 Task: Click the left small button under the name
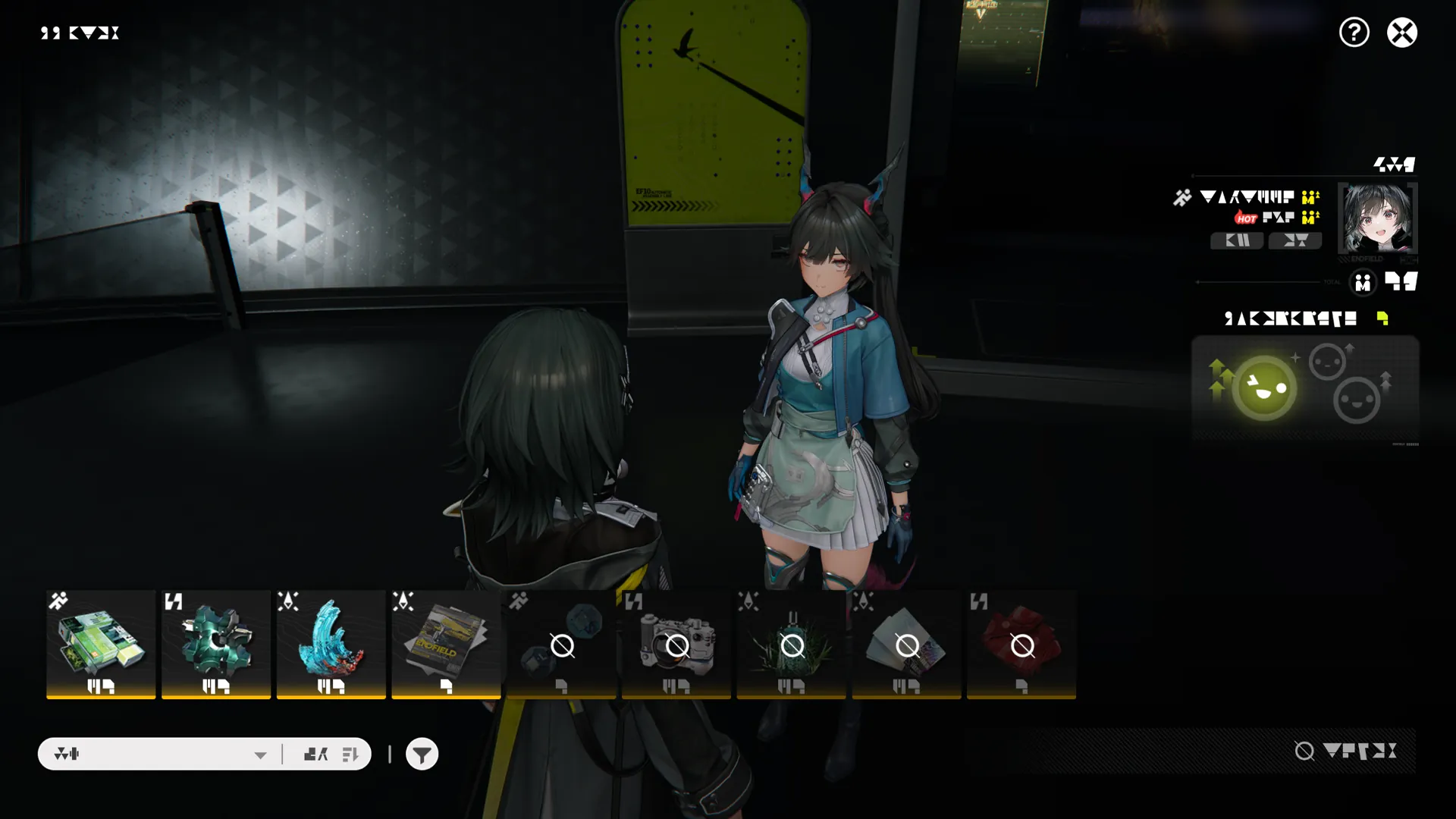pos(1237,240)
